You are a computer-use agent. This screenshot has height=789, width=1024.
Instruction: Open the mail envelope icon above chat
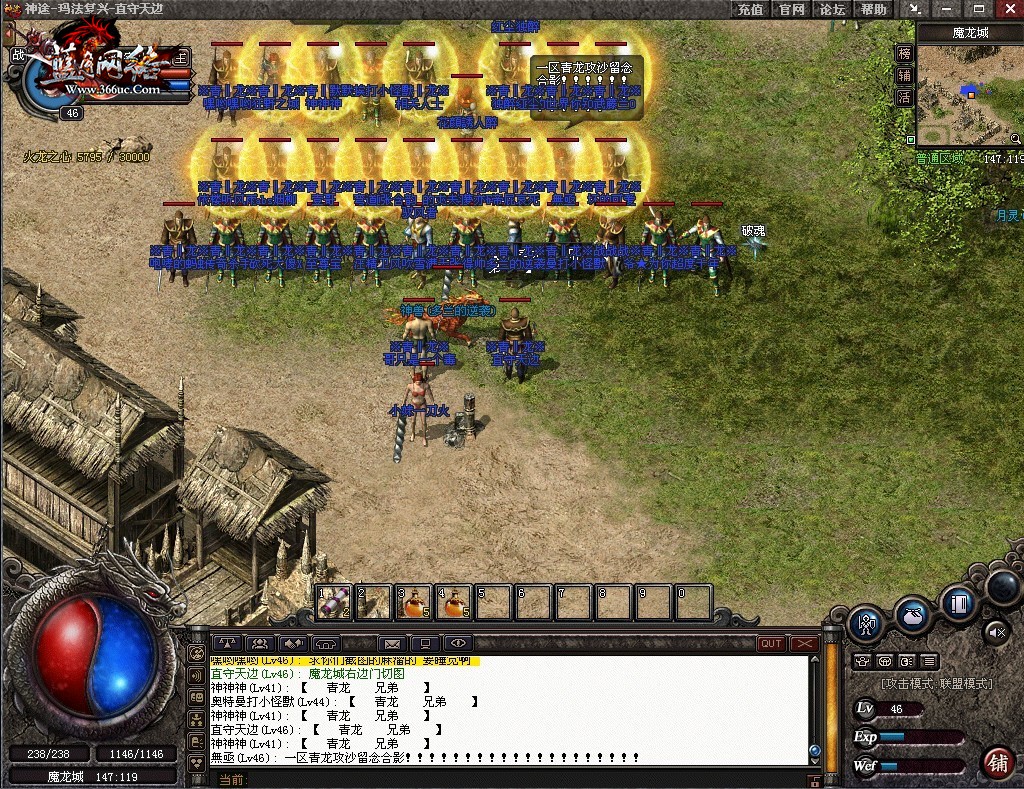click(392, 644)
